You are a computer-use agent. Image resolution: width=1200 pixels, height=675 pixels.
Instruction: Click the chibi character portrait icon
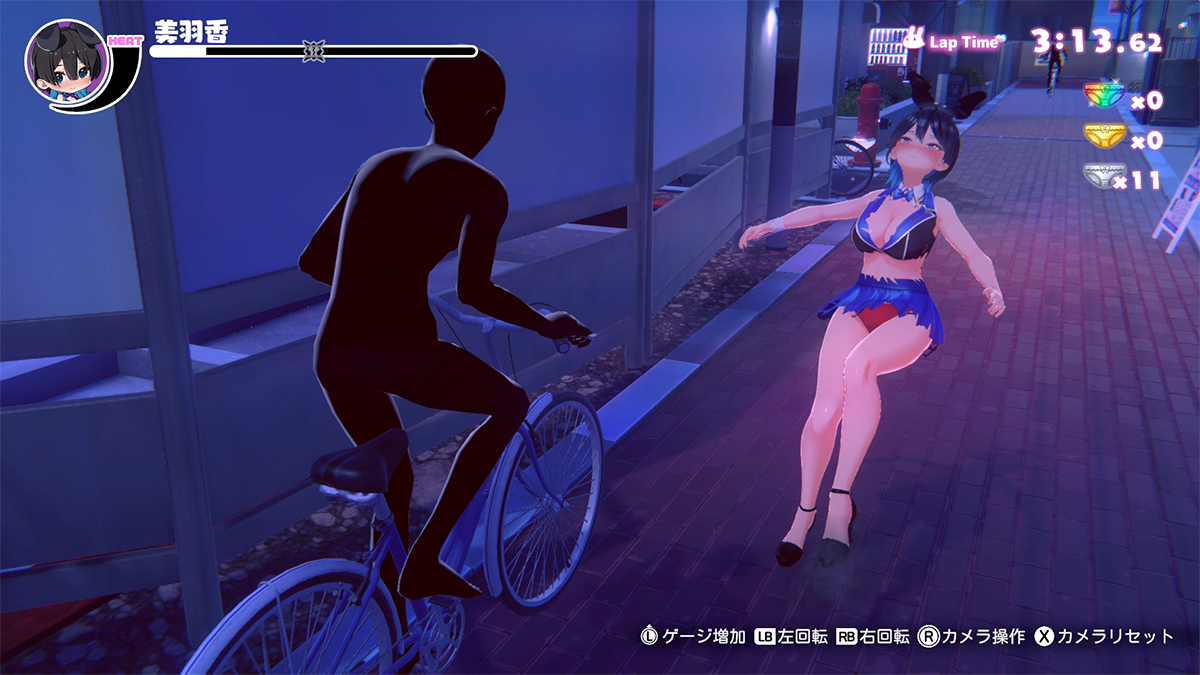click(x=66, y=63)
